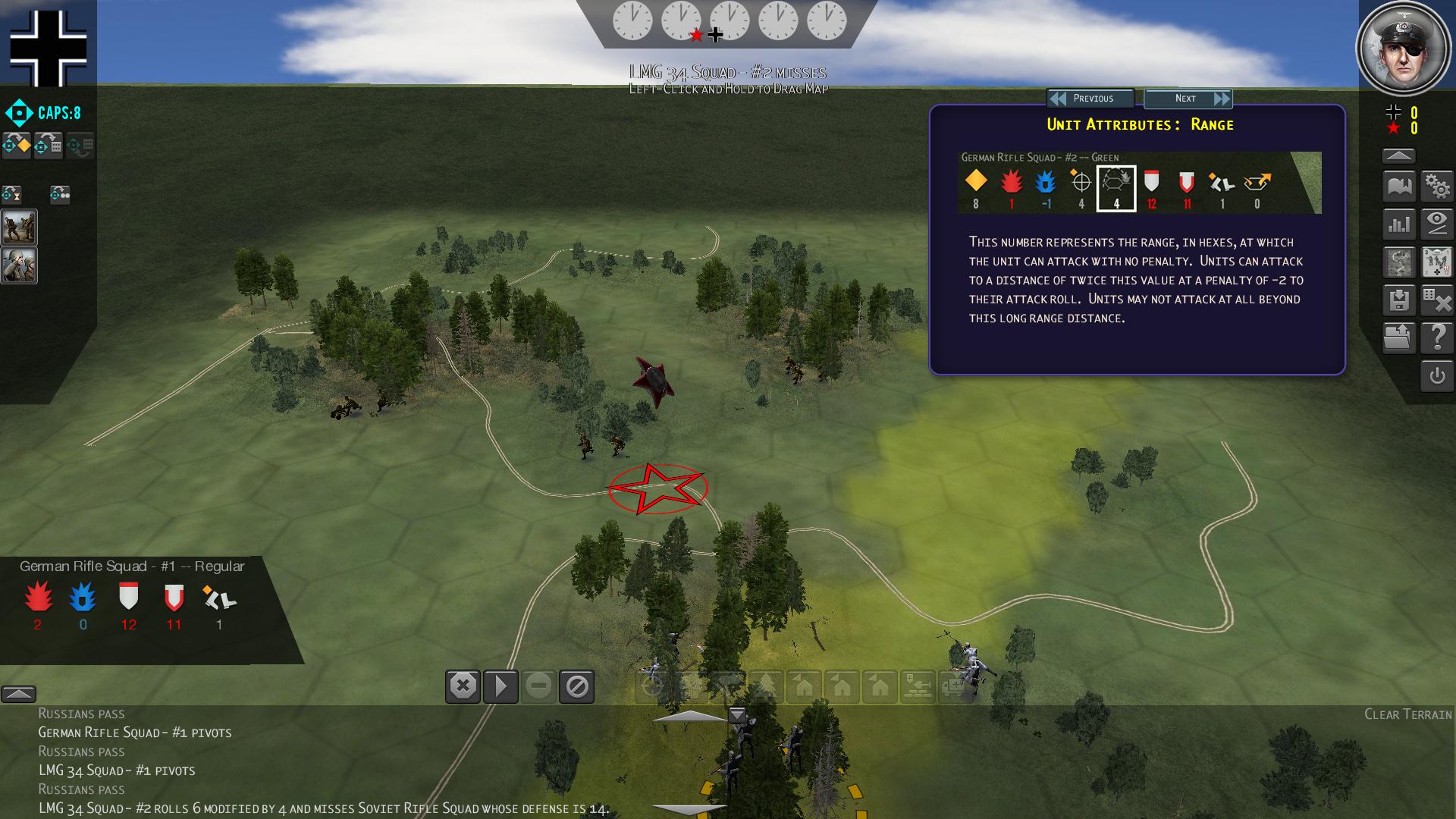Load a game with the folder icon
Viewport: 1456px width, 819px height.
[1399, 338]
